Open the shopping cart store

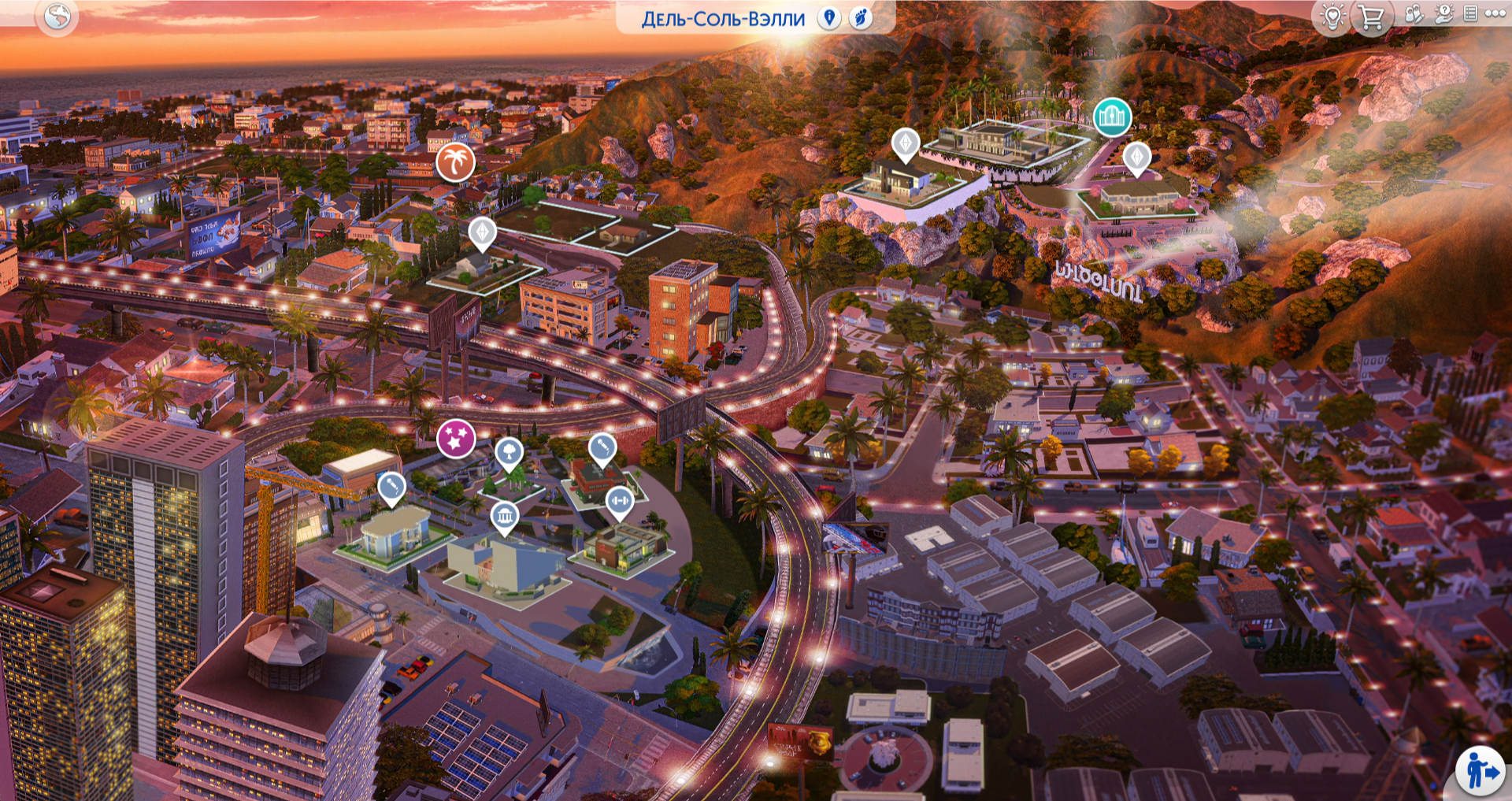(x=1371, y=17)
